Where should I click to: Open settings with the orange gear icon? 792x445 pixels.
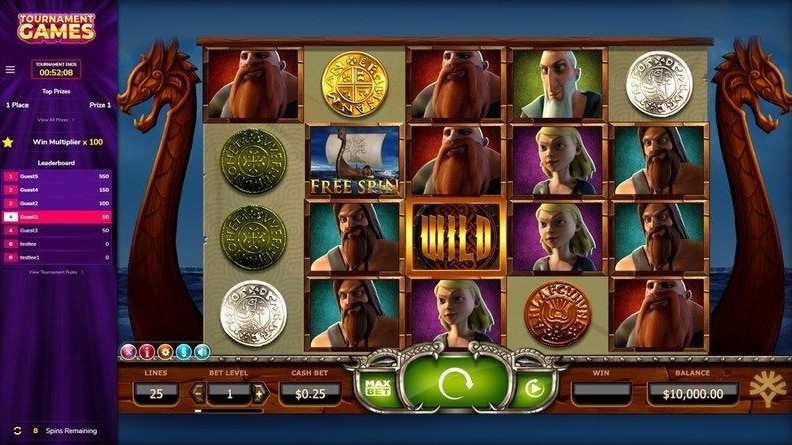[x=164, y=351]
